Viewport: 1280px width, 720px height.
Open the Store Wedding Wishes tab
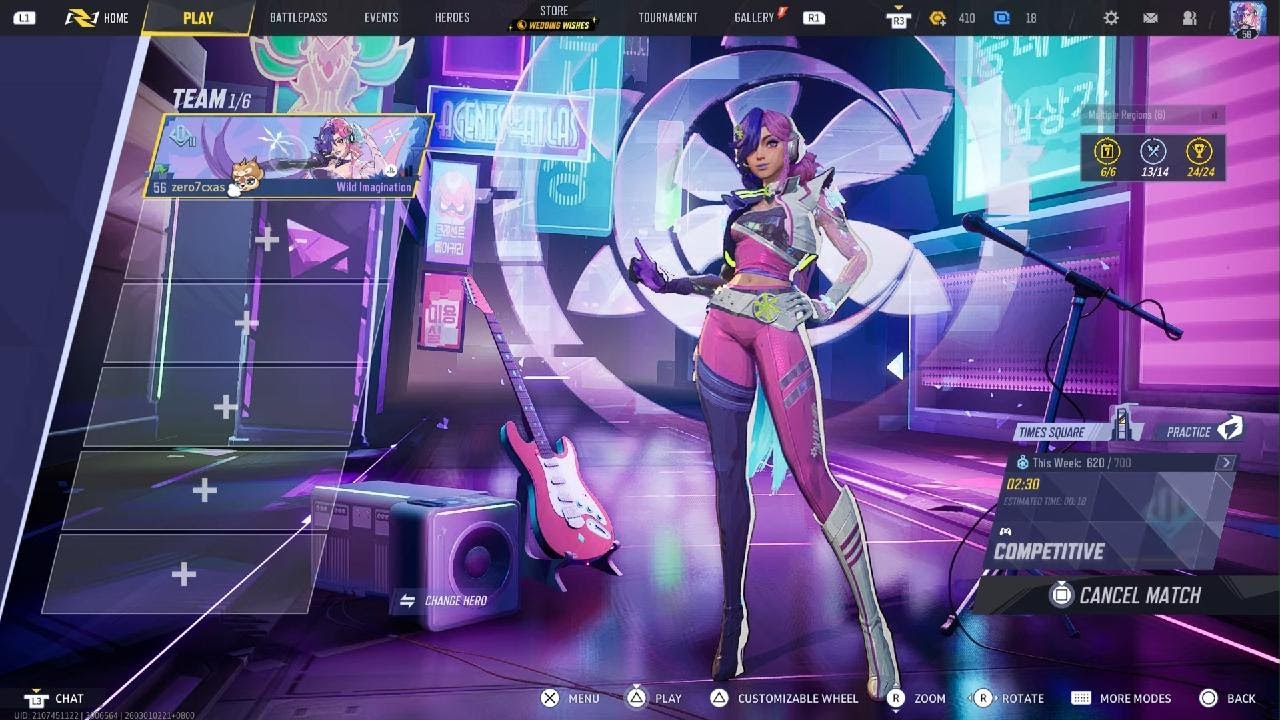553,18
